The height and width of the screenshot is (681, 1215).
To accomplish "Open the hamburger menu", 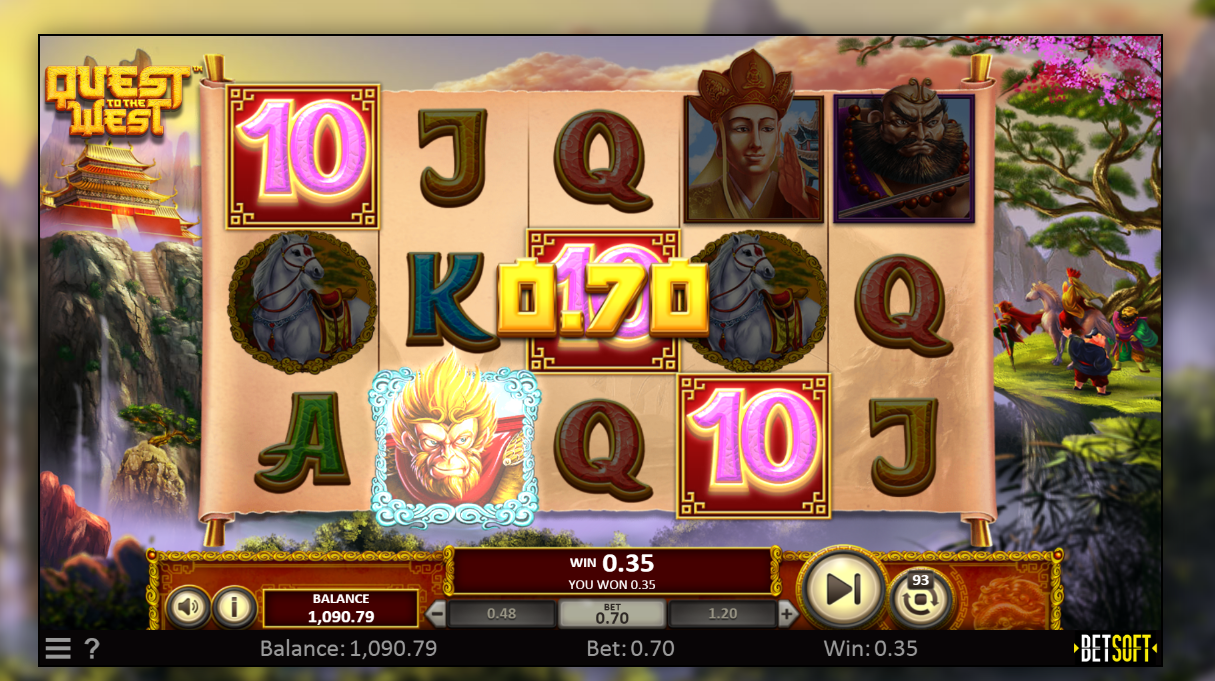I will click(x=58, y=649).
